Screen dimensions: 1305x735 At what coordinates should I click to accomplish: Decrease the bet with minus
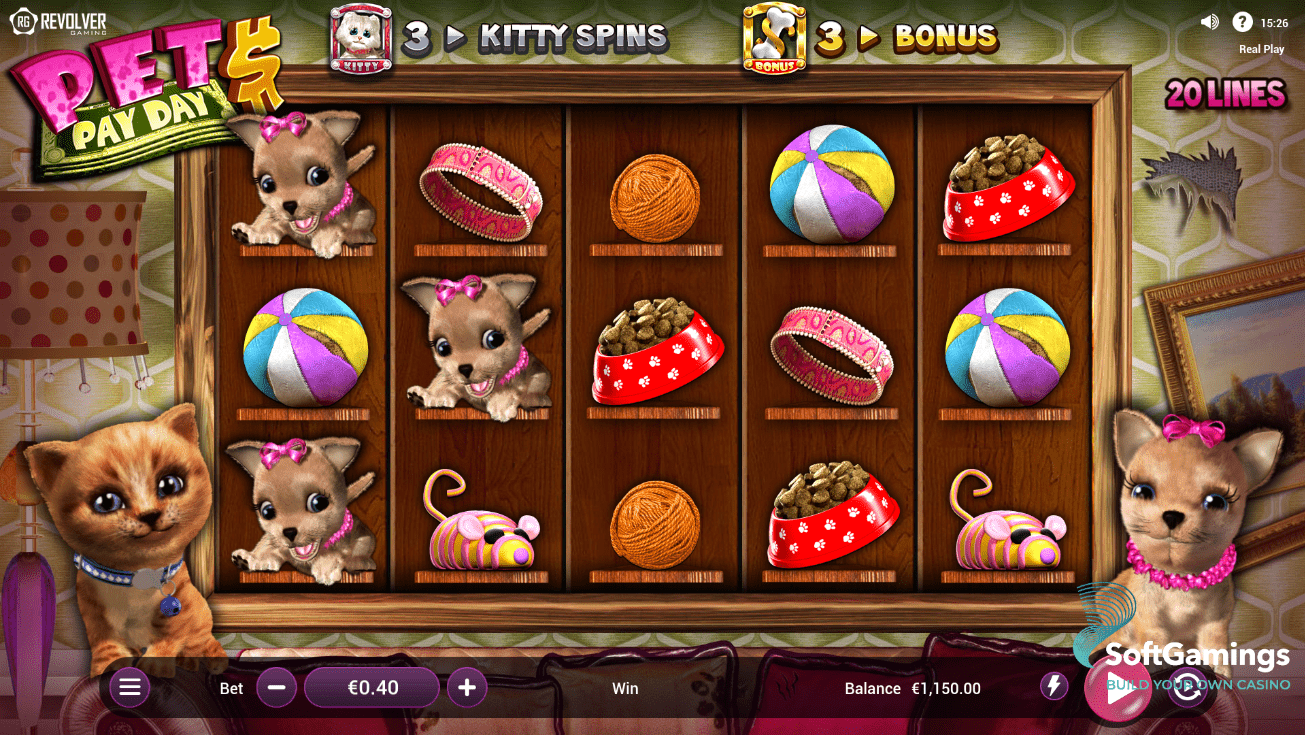276,687
